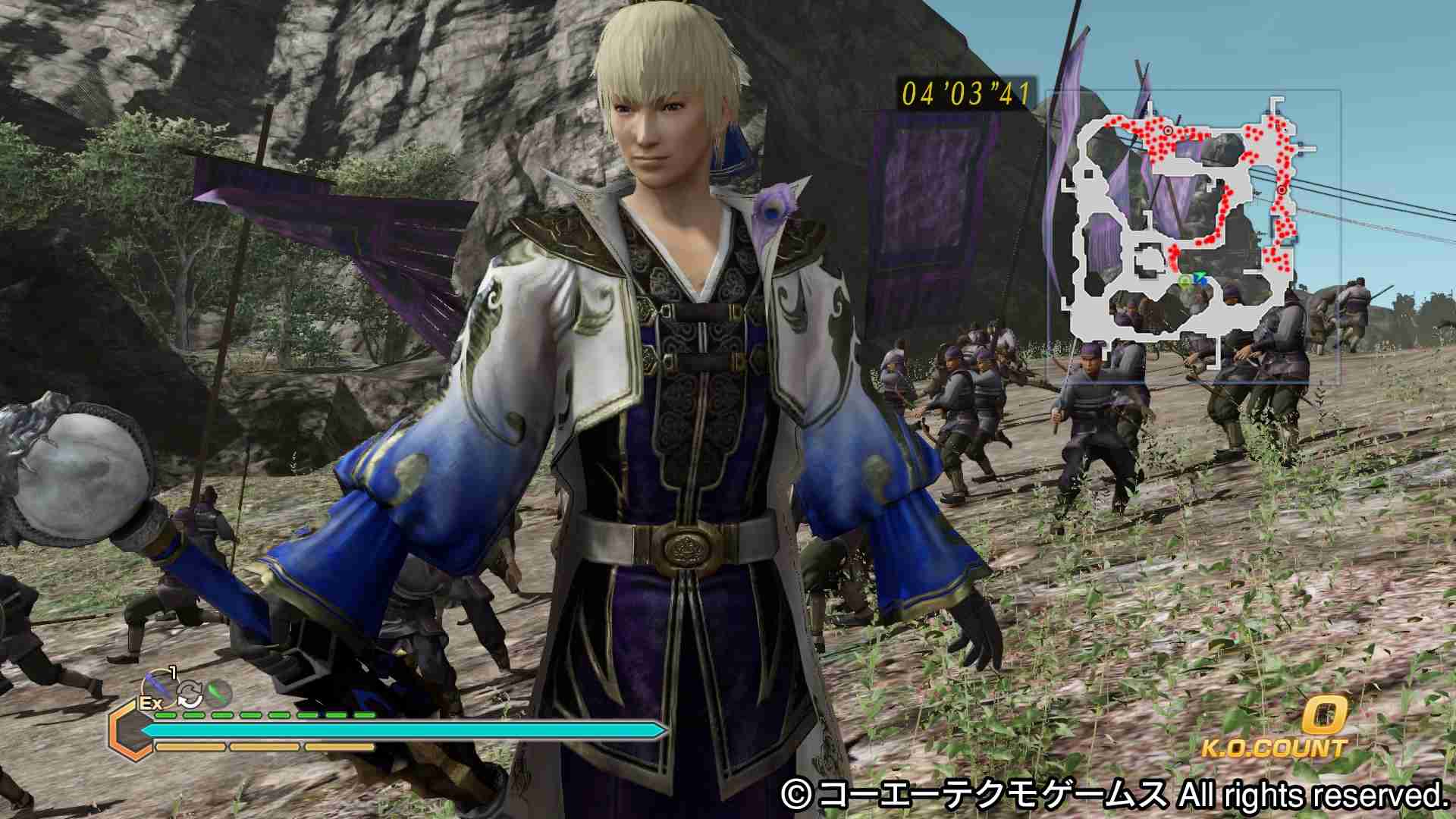
Task: Click the circled officer marker on upper minimap
Action: (1169, 130)
